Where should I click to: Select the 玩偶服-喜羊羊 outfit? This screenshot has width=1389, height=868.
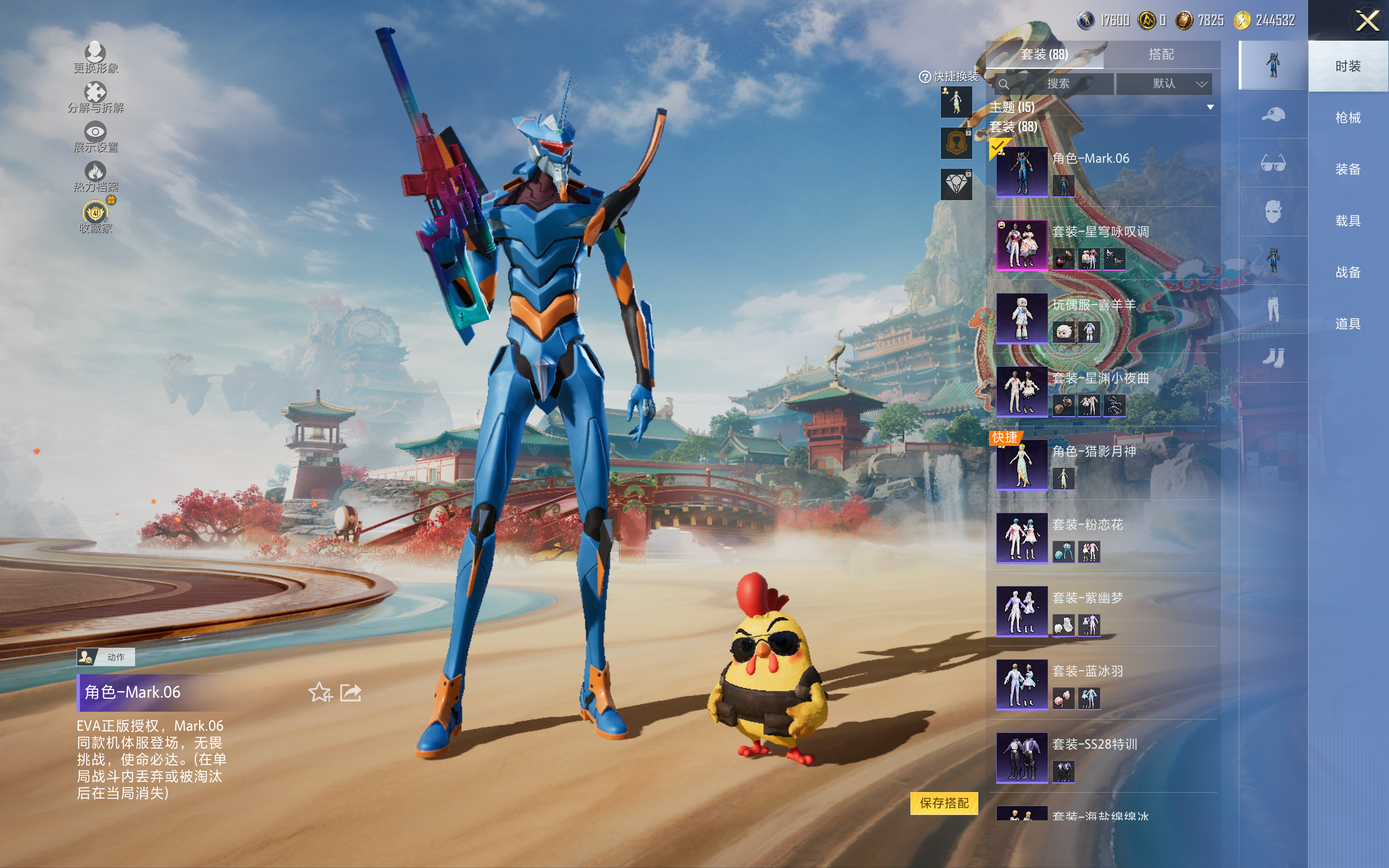(x=1022, y=318)
